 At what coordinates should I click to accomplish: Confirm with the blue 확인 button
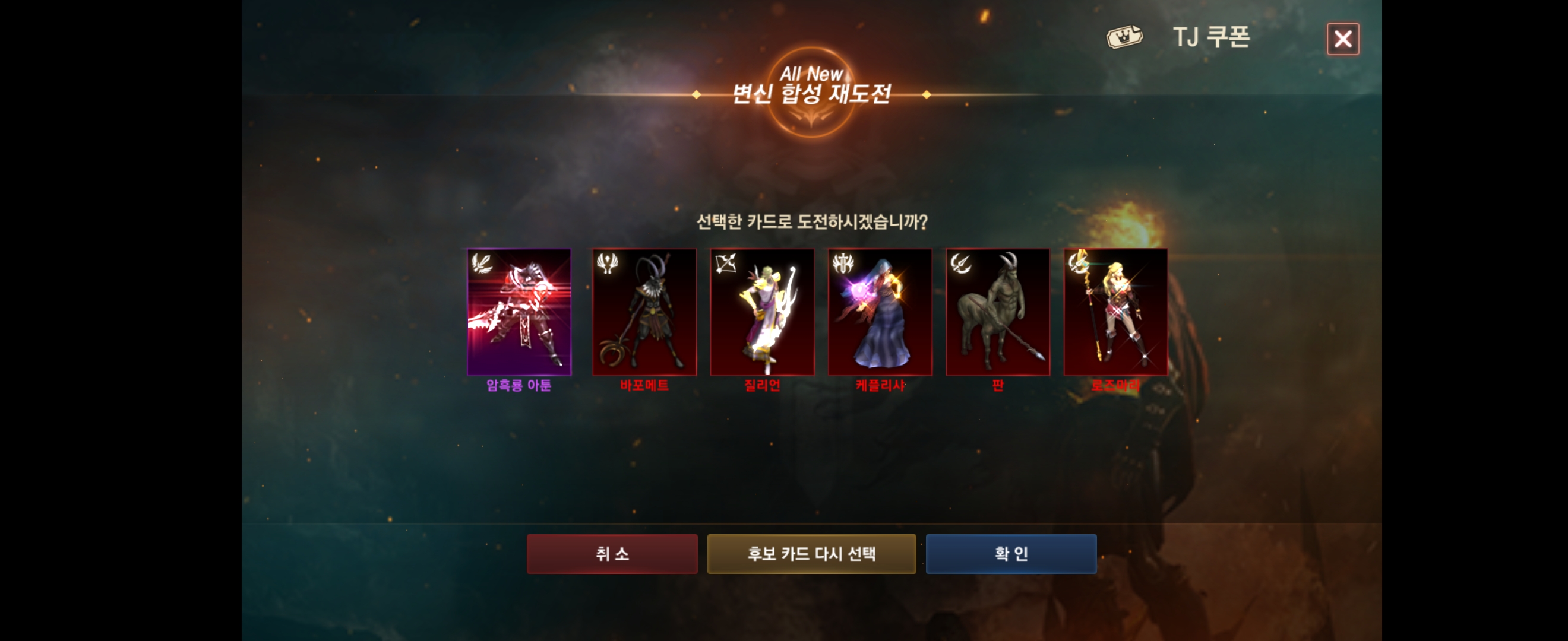pos(1011,553)
